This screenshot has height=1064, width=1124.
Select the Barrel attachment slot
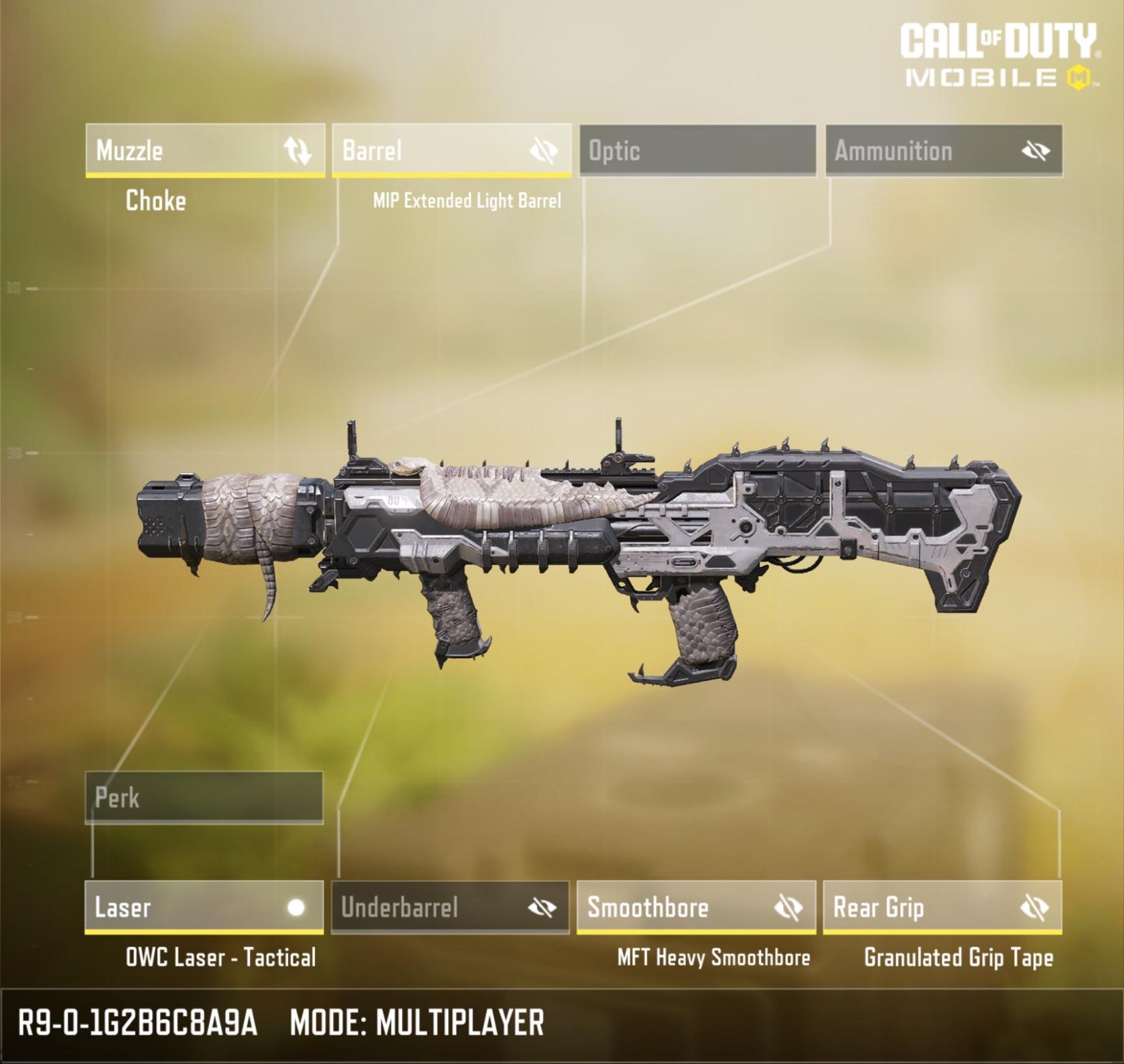click(x=429, y=150)
